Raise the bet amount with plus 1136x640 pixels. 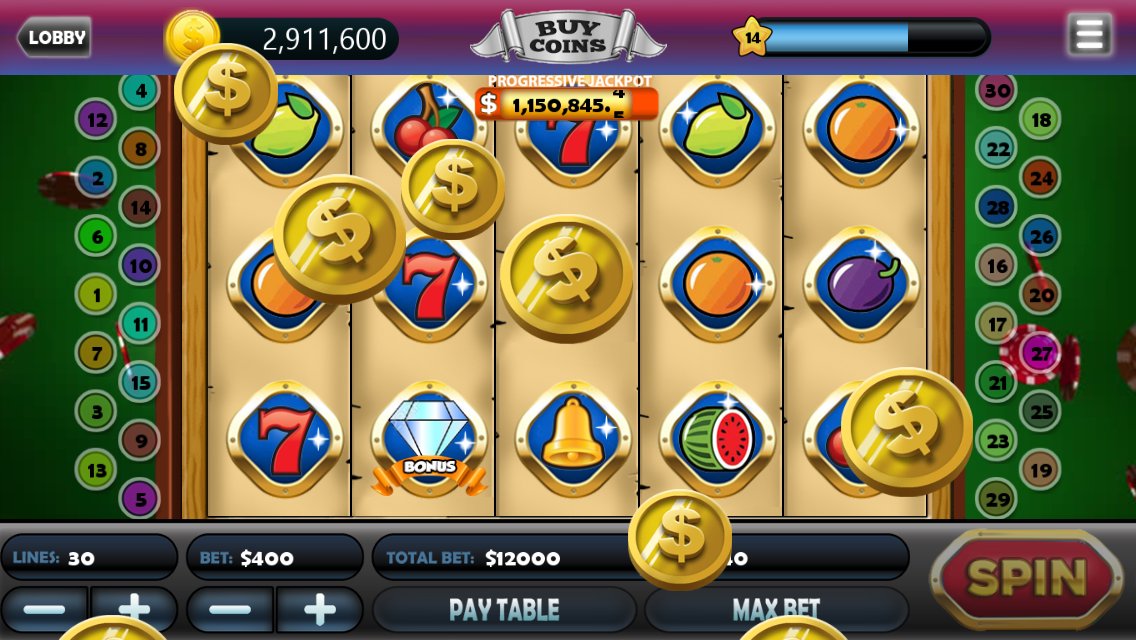319,609
